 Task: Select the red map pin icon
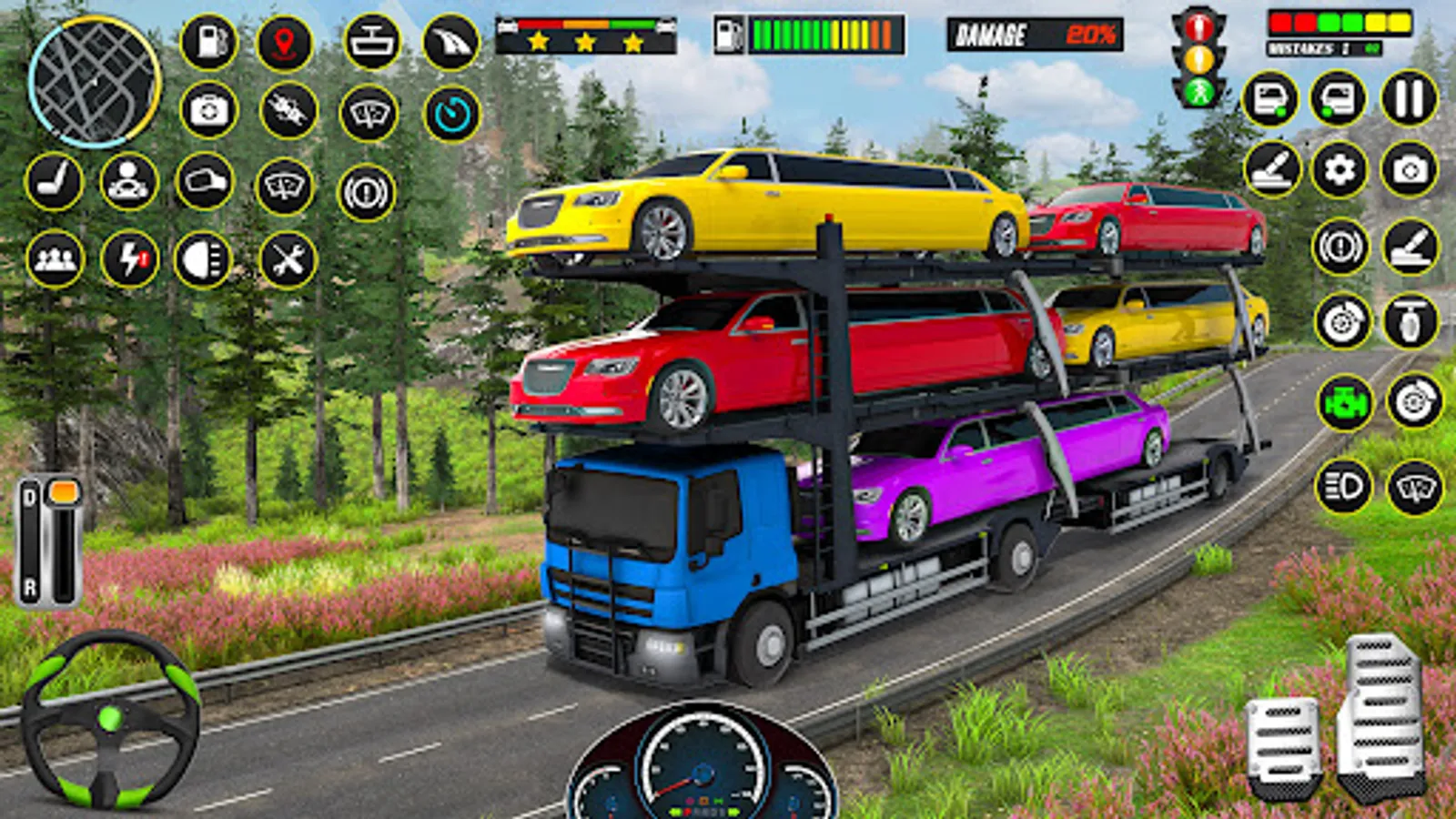285,42
